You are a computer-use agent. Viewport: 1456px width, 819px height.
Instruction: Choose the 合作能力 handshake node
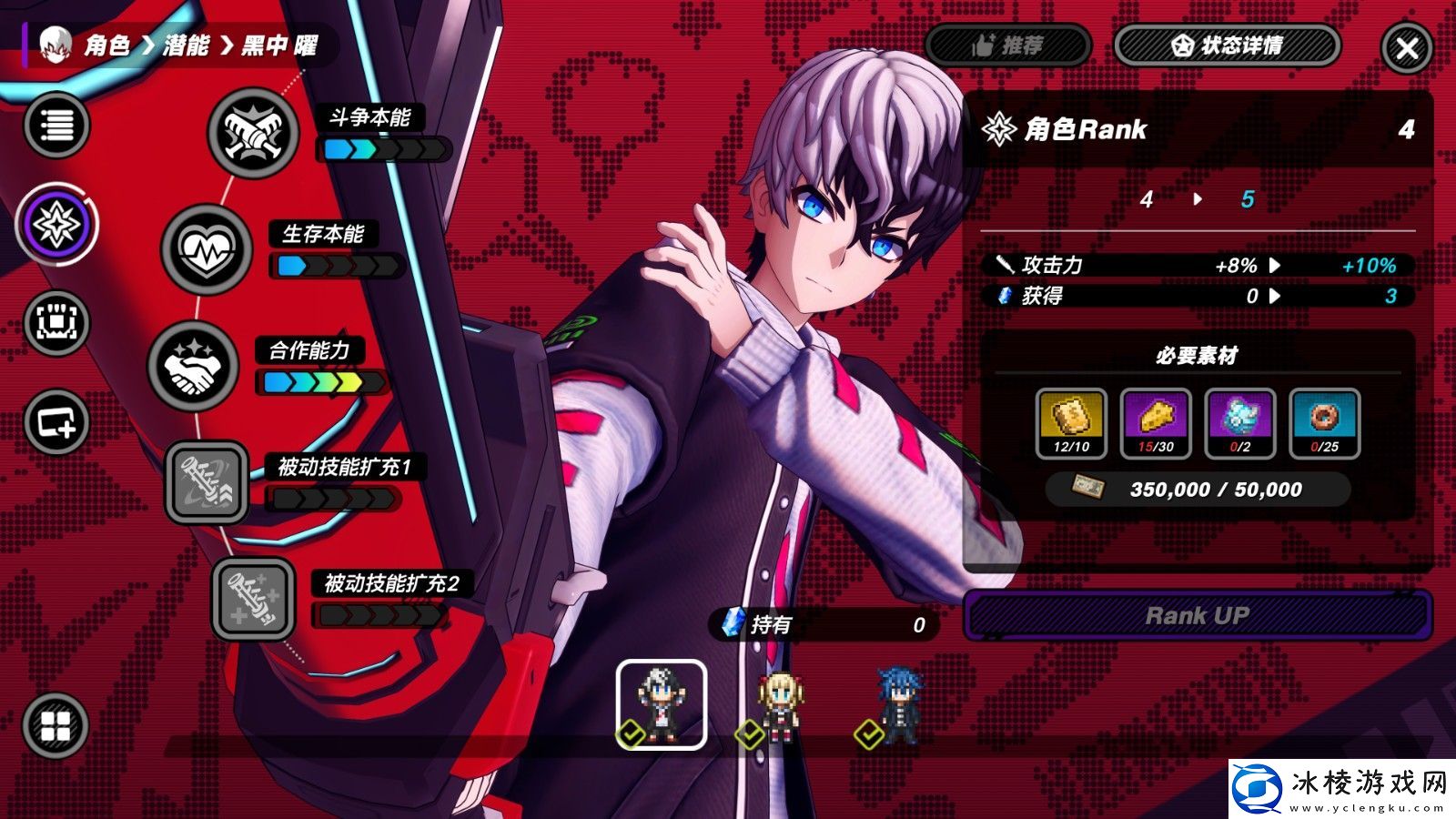(x=193, y=366)
